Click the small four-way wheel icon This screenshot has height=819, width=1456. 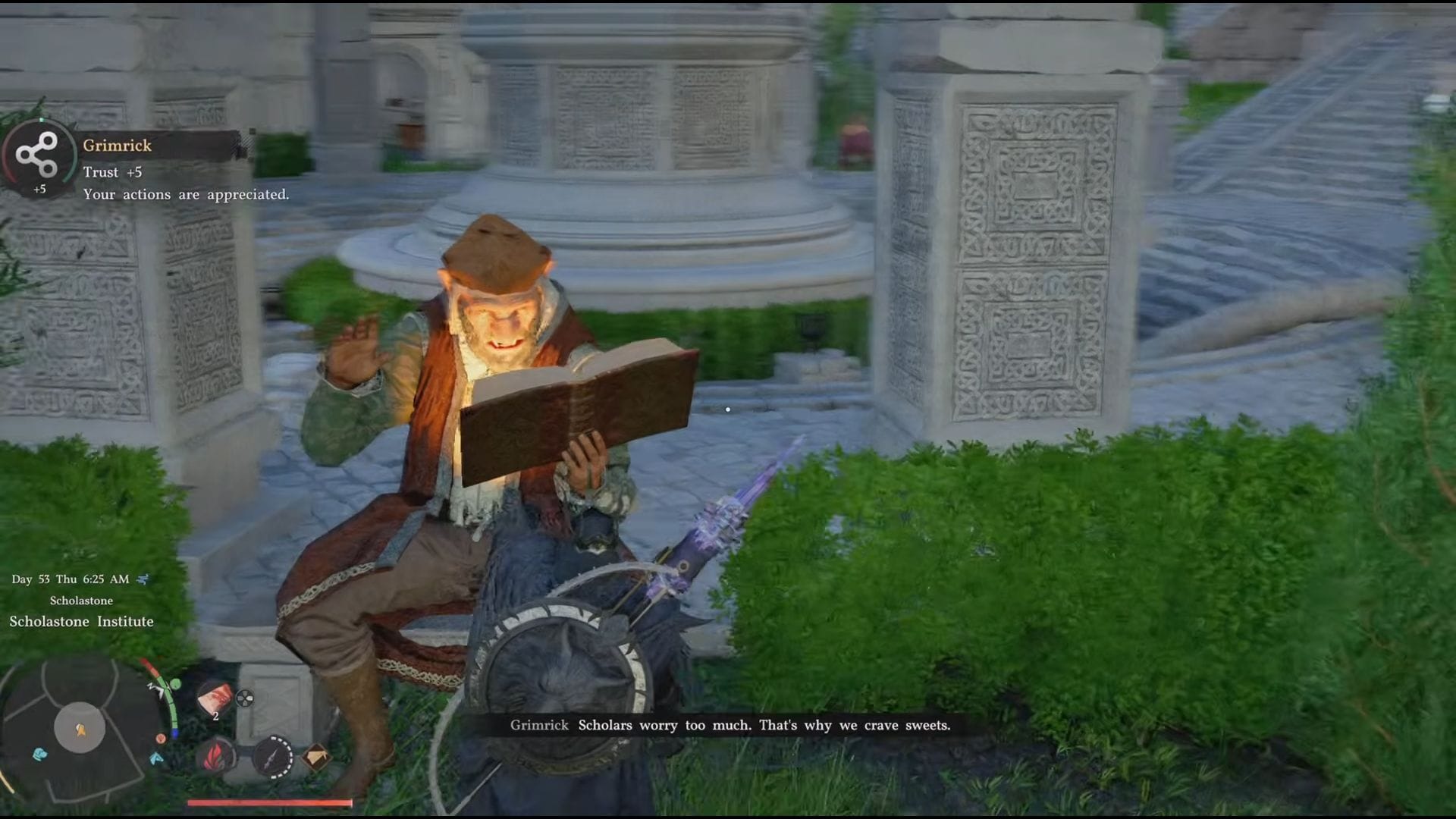tap(245, 698)
